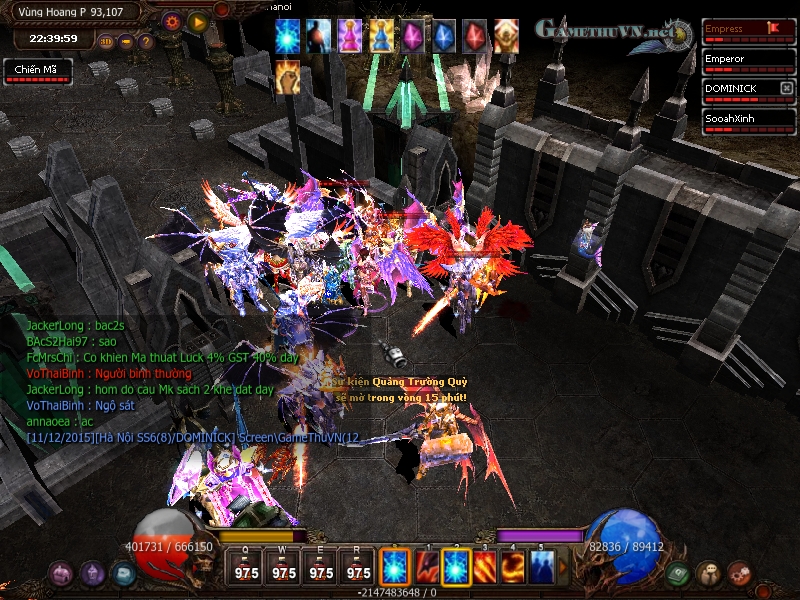Expand skill bar with the orange arrow
800x600 pixels.
[x=563, y=567]
